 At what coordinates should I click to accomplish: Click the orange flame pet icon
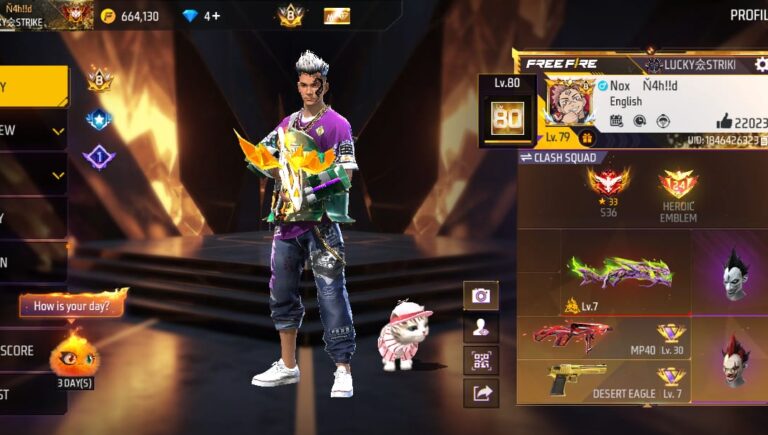(x=74, y=353)
